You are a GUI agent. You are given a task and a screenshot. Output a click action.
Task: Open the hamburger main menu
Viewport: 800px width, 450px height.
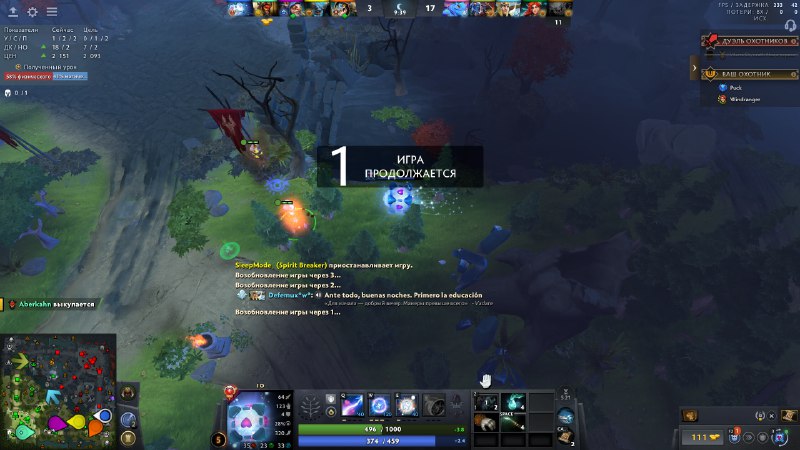(52, 12)
